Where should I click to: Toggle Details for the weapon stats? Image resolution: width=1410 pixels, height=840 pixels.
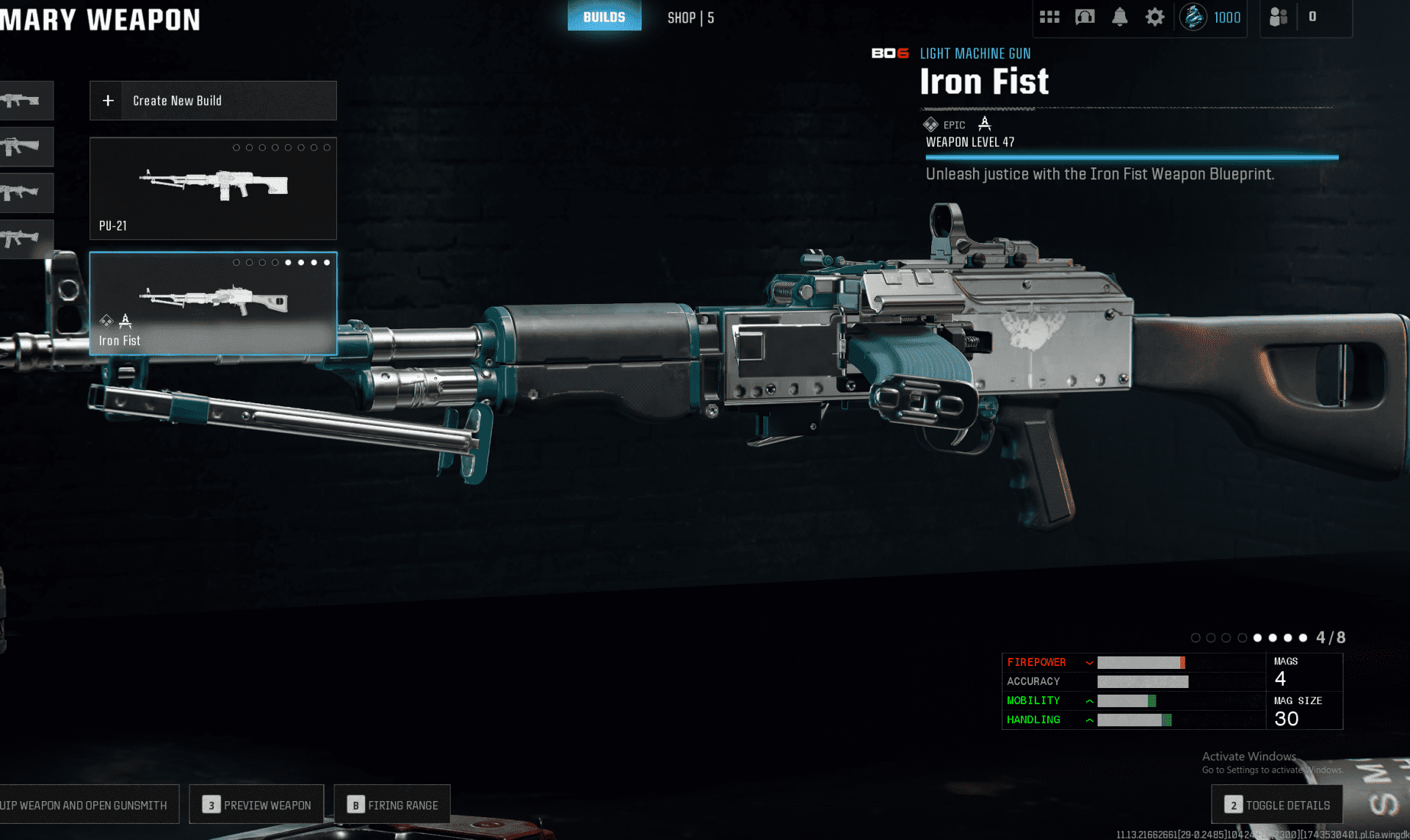point(1276,805)
